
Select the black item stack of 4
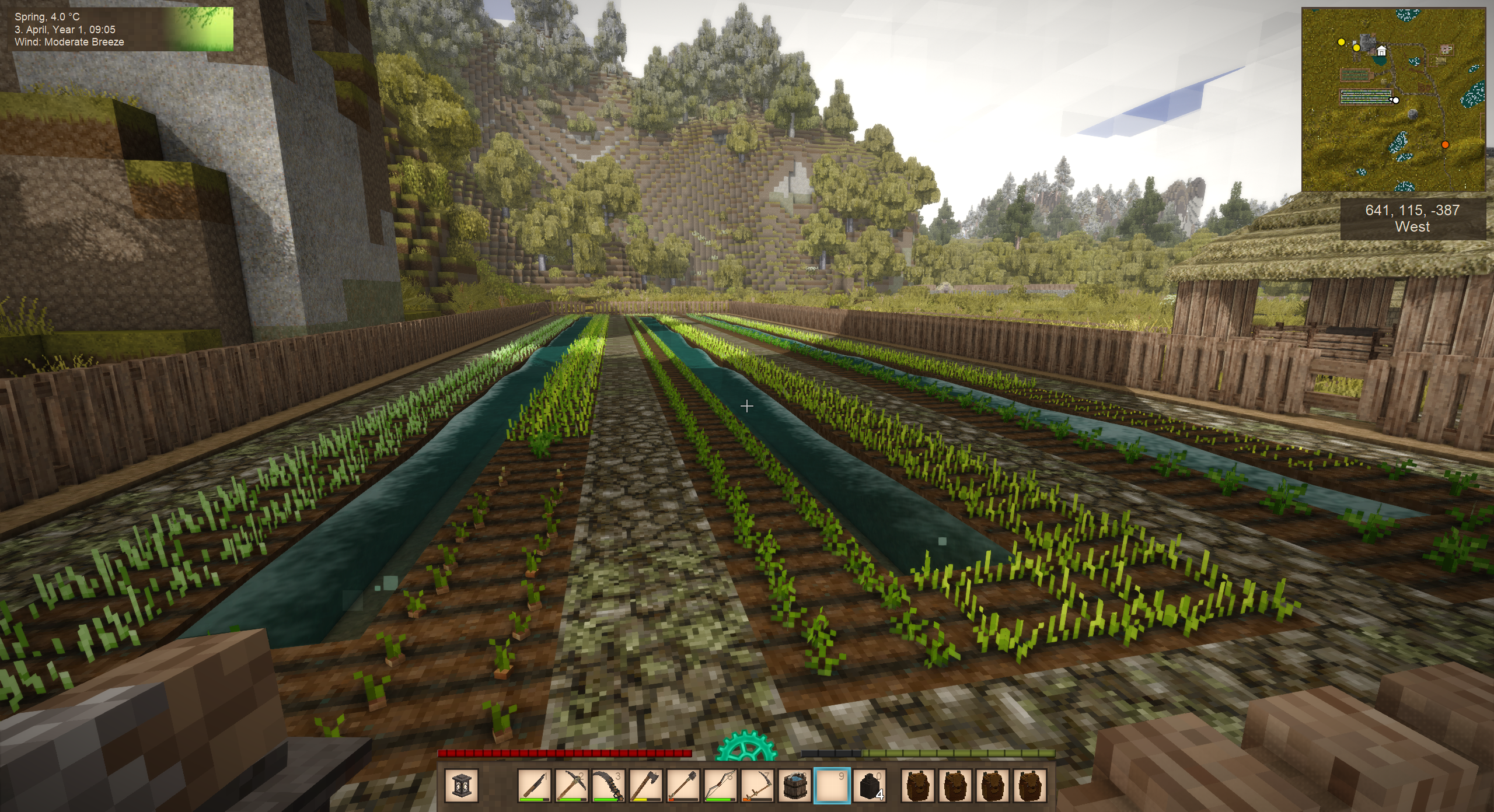click(870, 785)
